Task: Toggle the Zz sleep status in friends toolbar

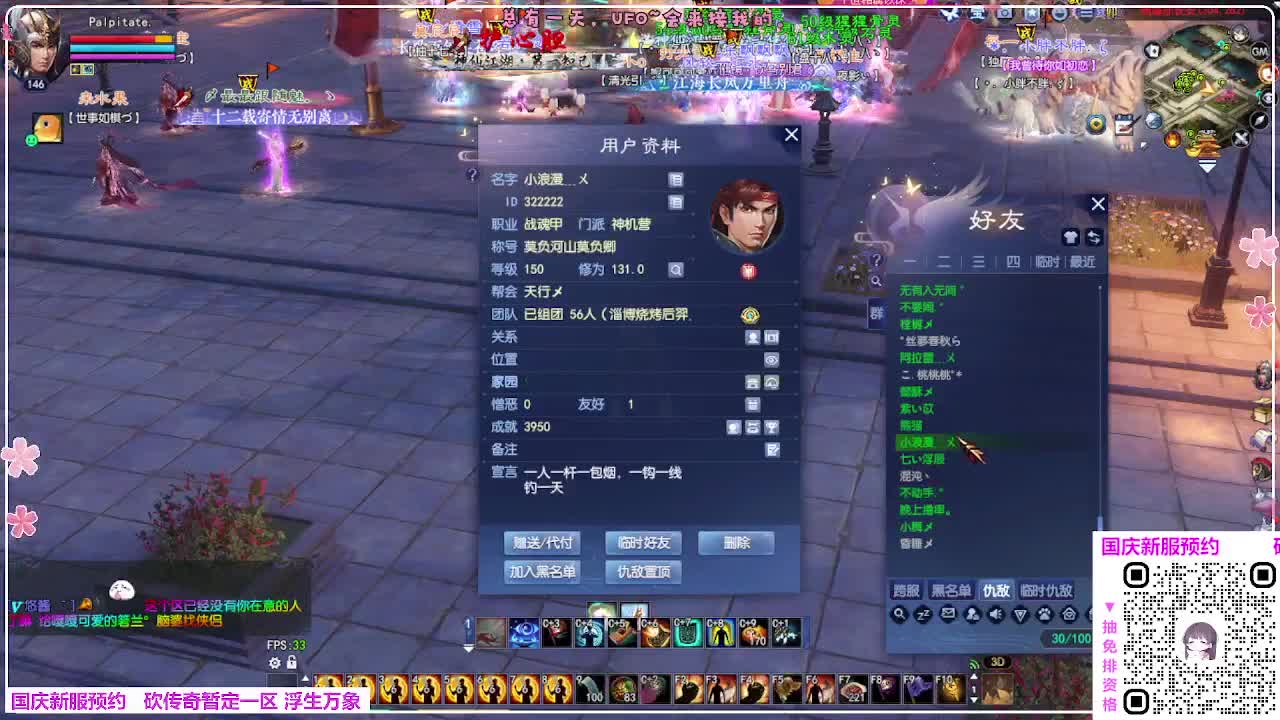Action: 920,614
